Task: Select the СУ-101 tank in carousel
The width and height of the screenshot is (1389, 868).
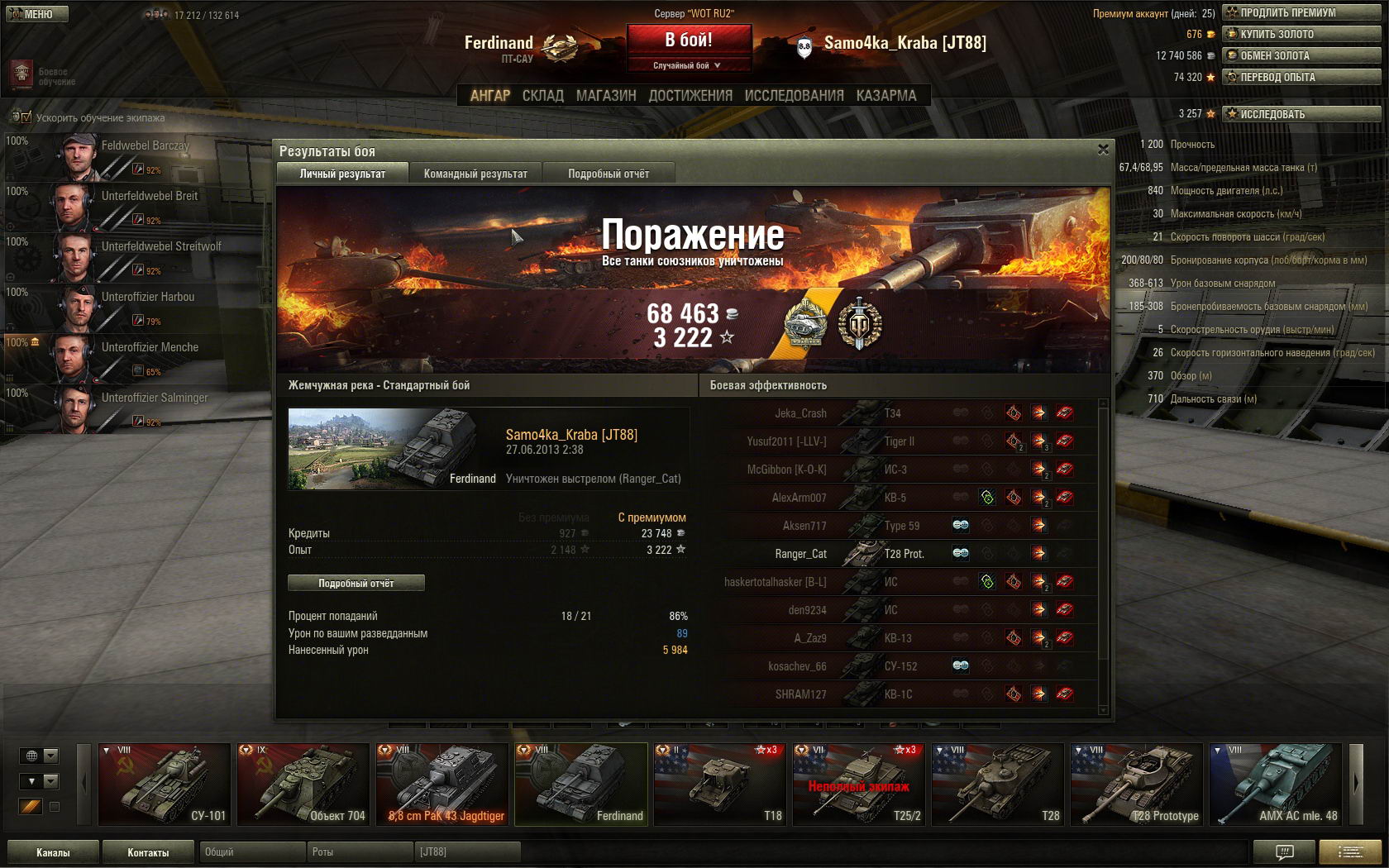Action: (x=165, y=785)
